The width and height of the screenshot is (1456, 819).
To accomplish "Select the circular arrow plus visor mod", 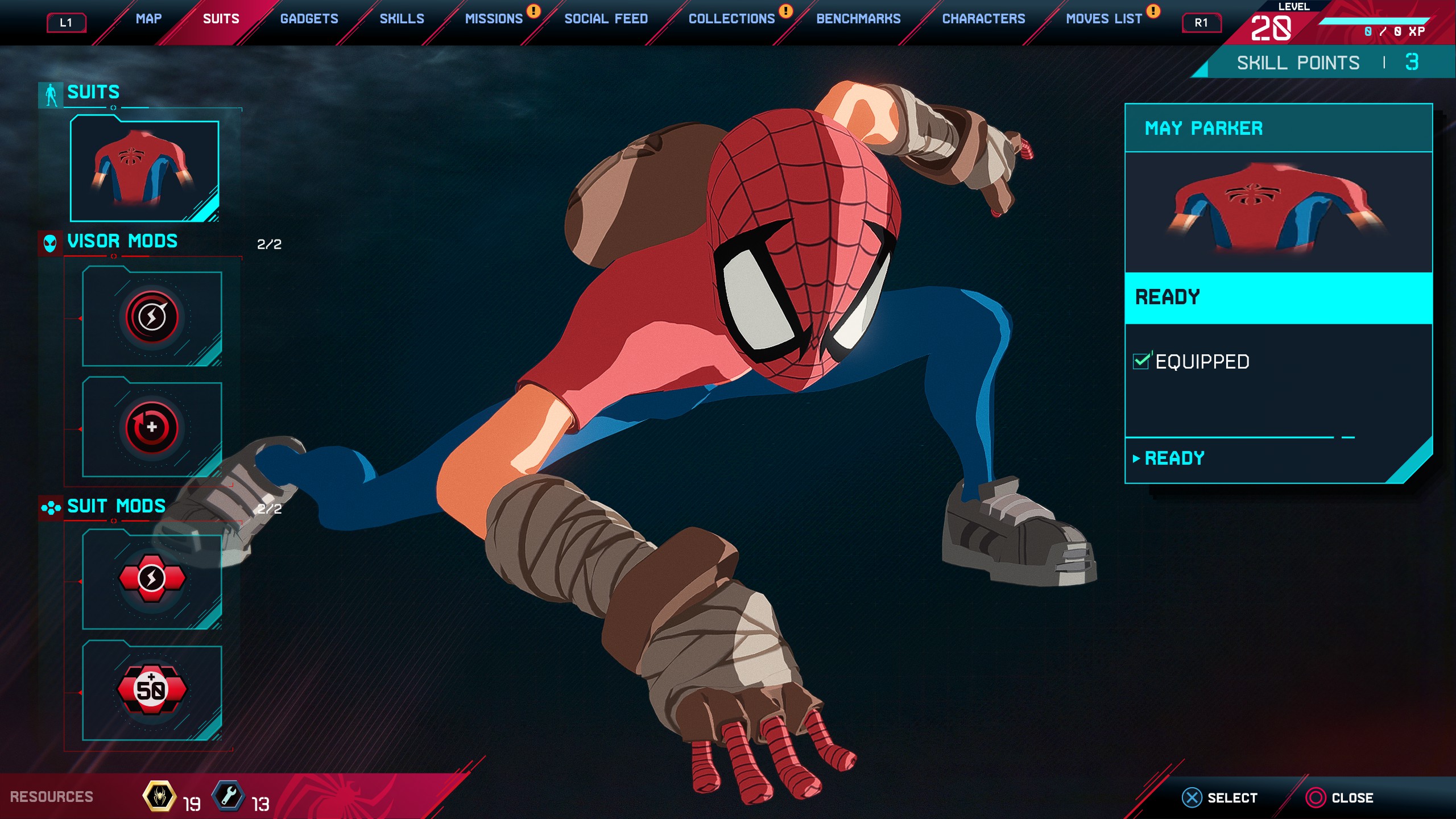I will (x=152, y=428).
